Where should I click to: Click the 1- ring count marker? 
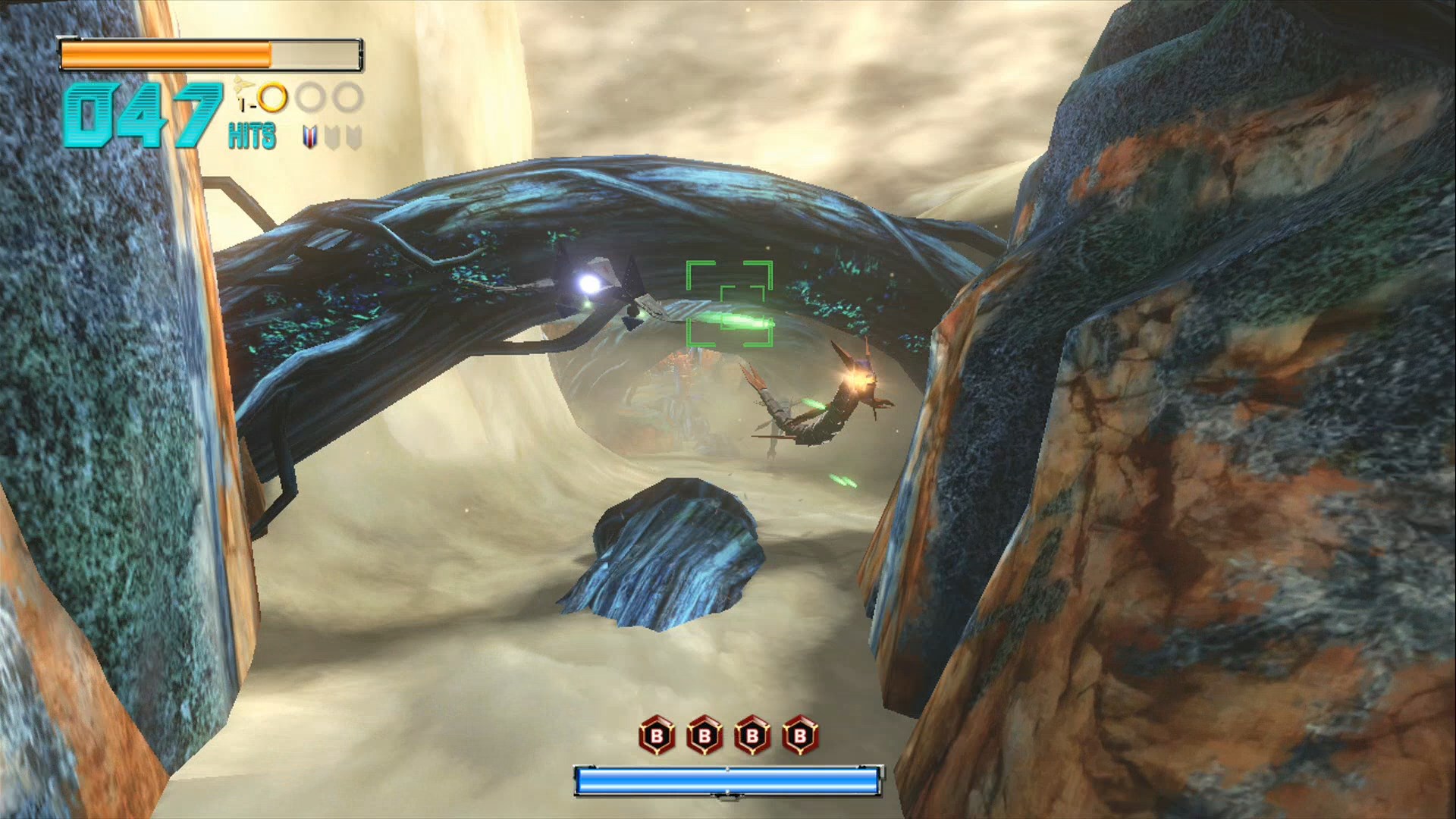pos(246,105)
